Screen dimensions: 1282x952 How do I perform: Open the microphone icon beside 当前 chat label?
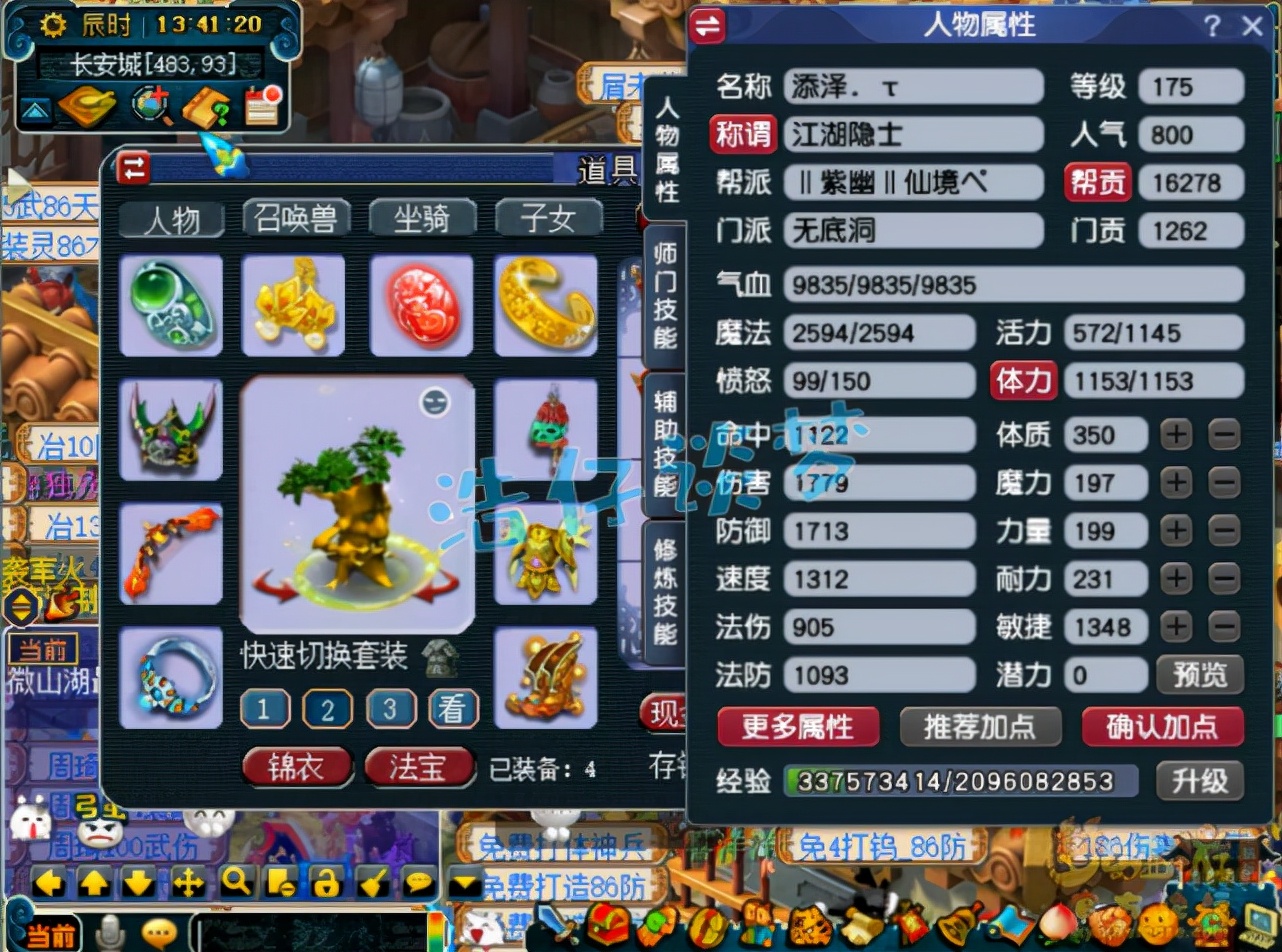[110, 933]
